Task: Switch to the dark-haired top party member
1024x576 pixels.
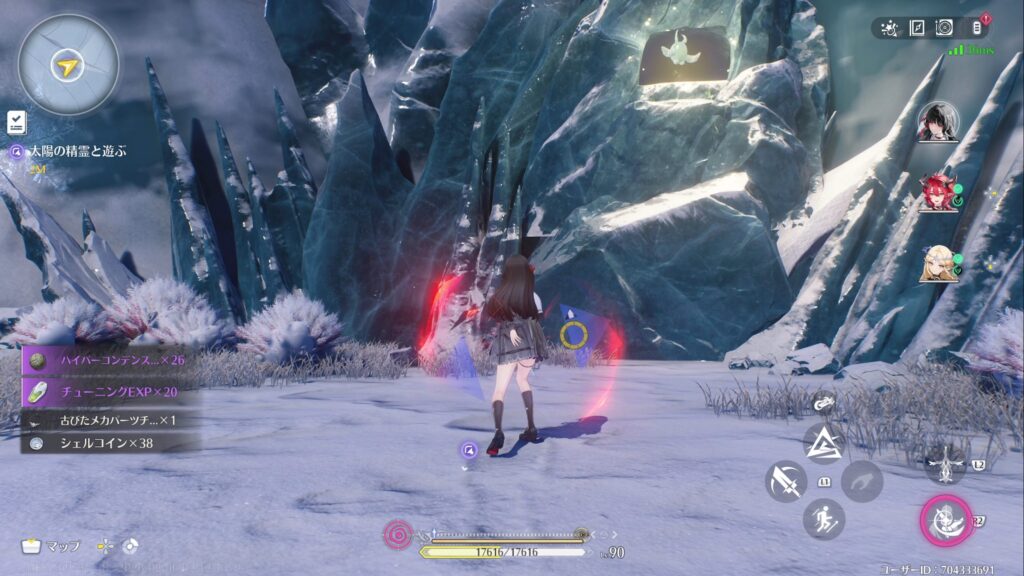Action: [937, 122]
